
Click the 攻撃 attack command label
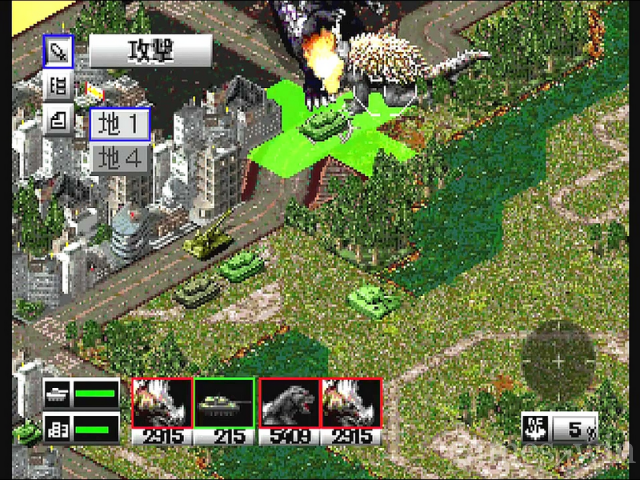coord(151,51)
